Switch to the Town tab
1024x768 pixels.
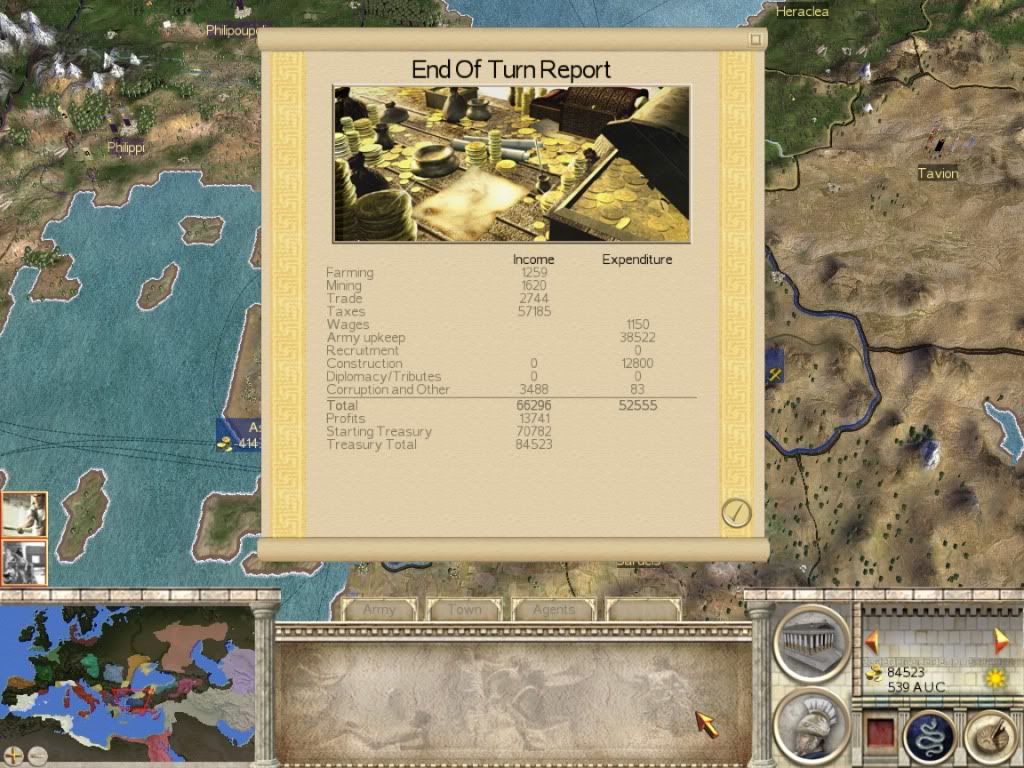point(465,609)
